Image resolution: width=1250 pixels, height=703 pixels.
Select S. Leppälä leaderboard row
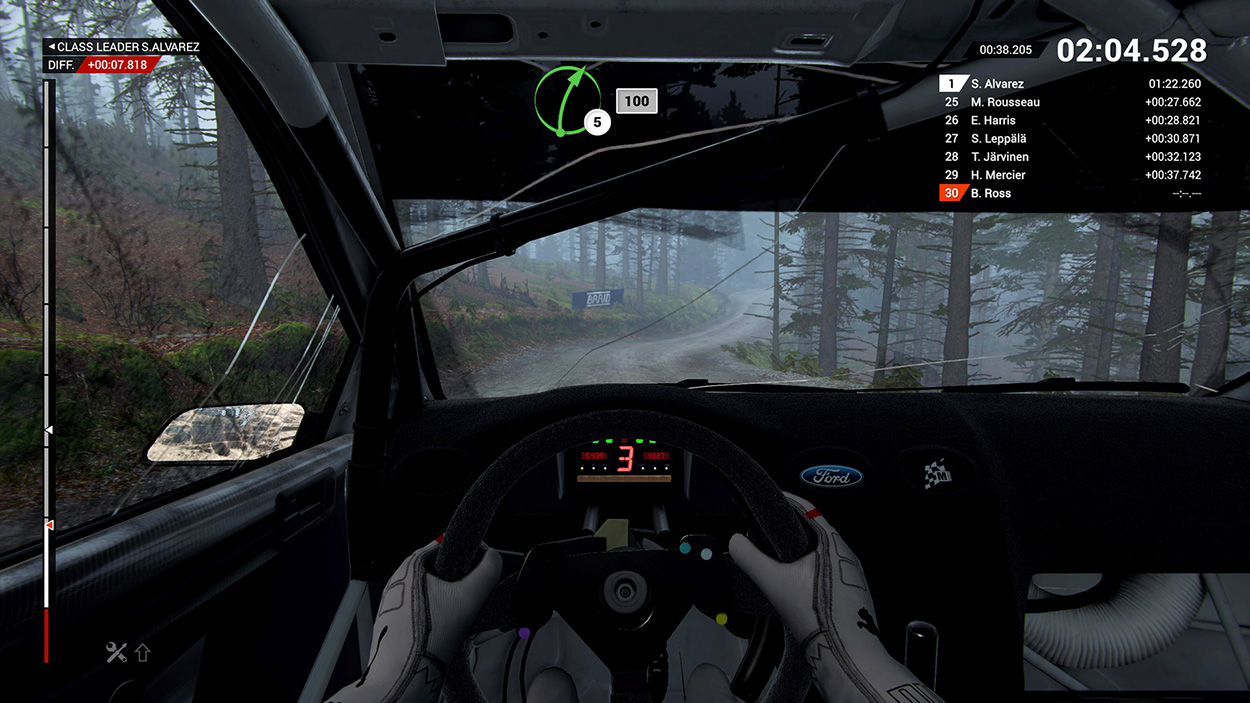pos(1070,138)
